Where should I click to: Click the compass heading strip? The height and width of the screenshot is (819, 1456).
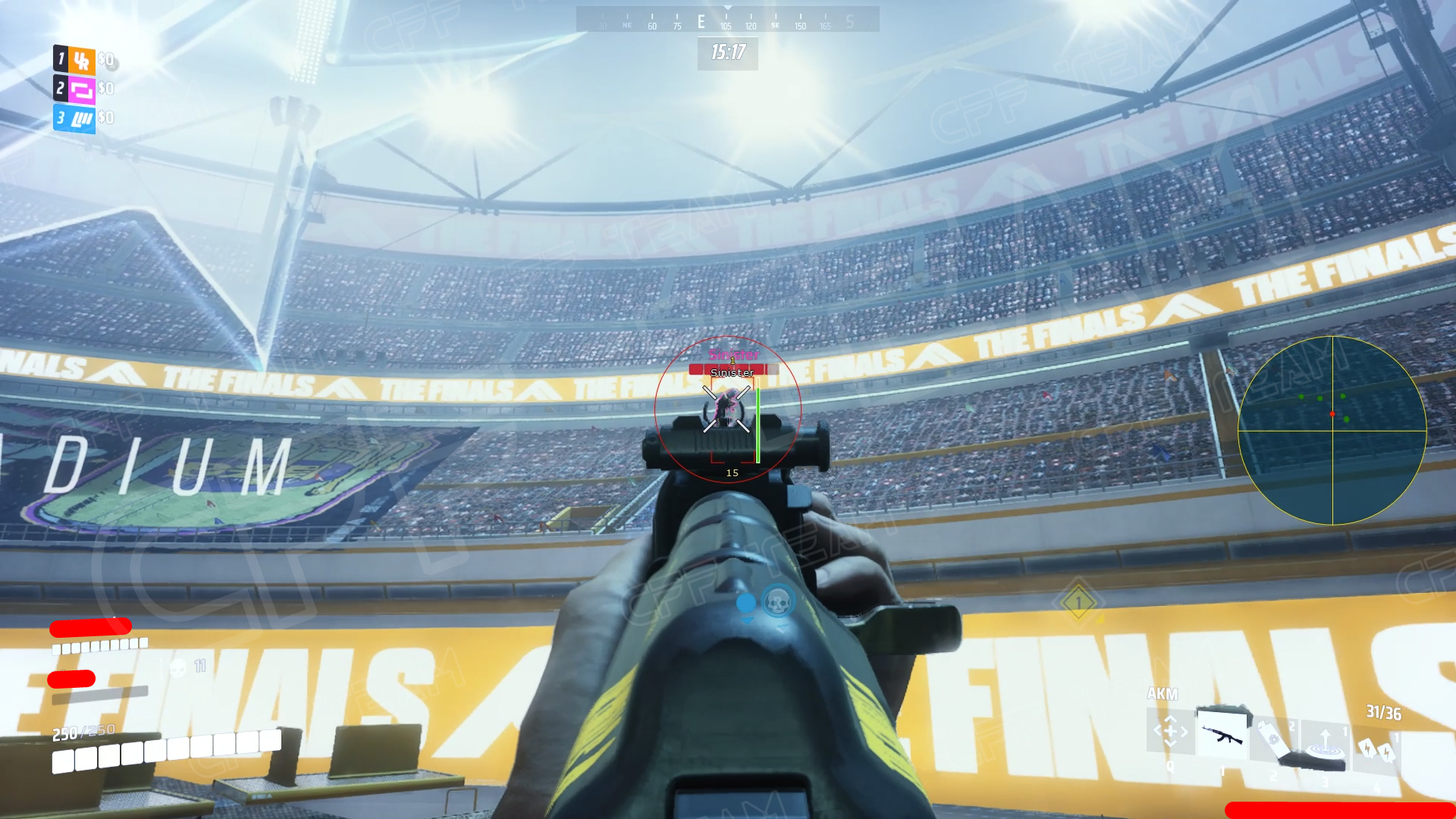tap(727, 20)
